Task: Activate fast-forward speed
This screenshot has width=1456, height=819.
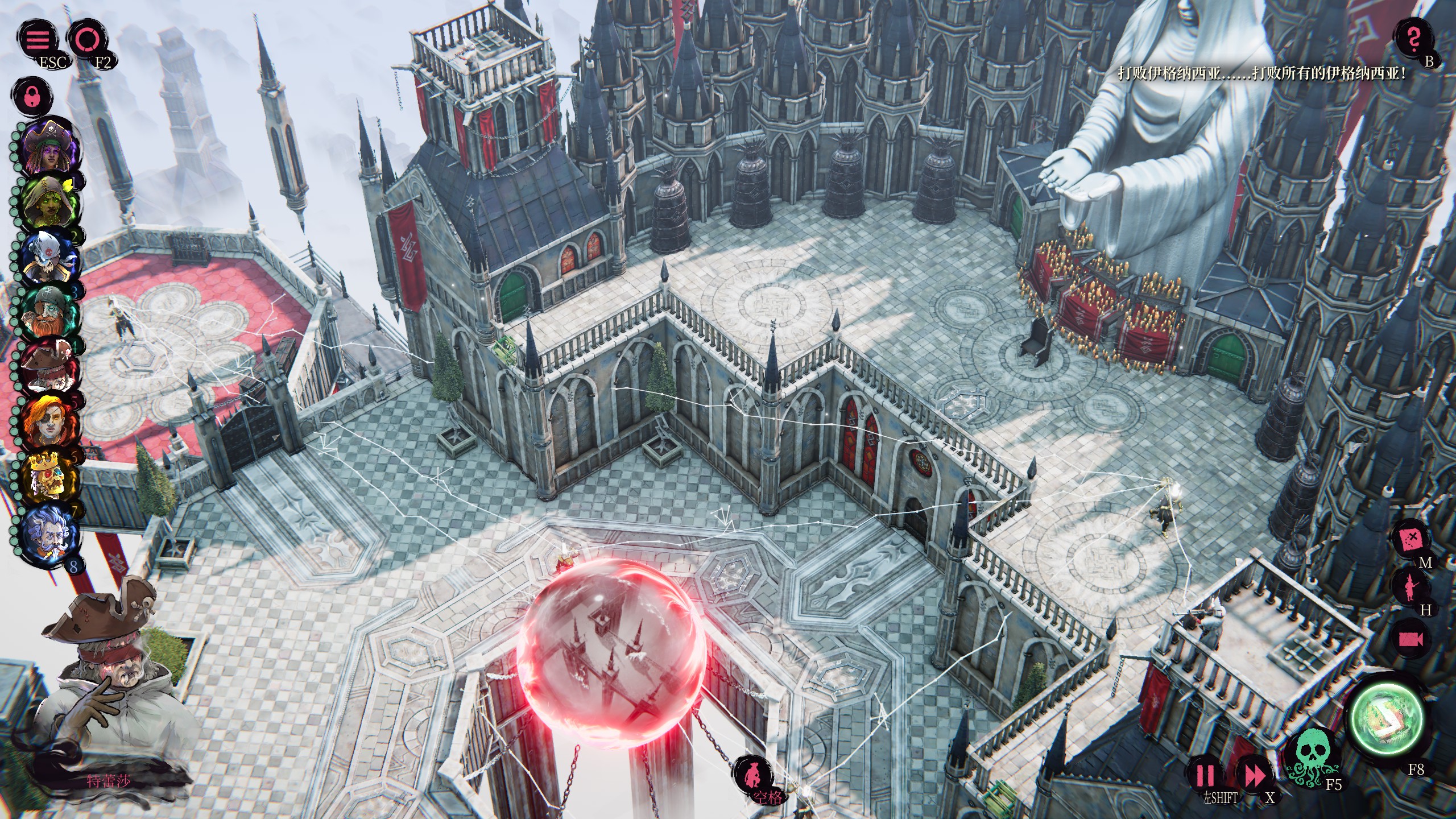Action: [1254, 776]
